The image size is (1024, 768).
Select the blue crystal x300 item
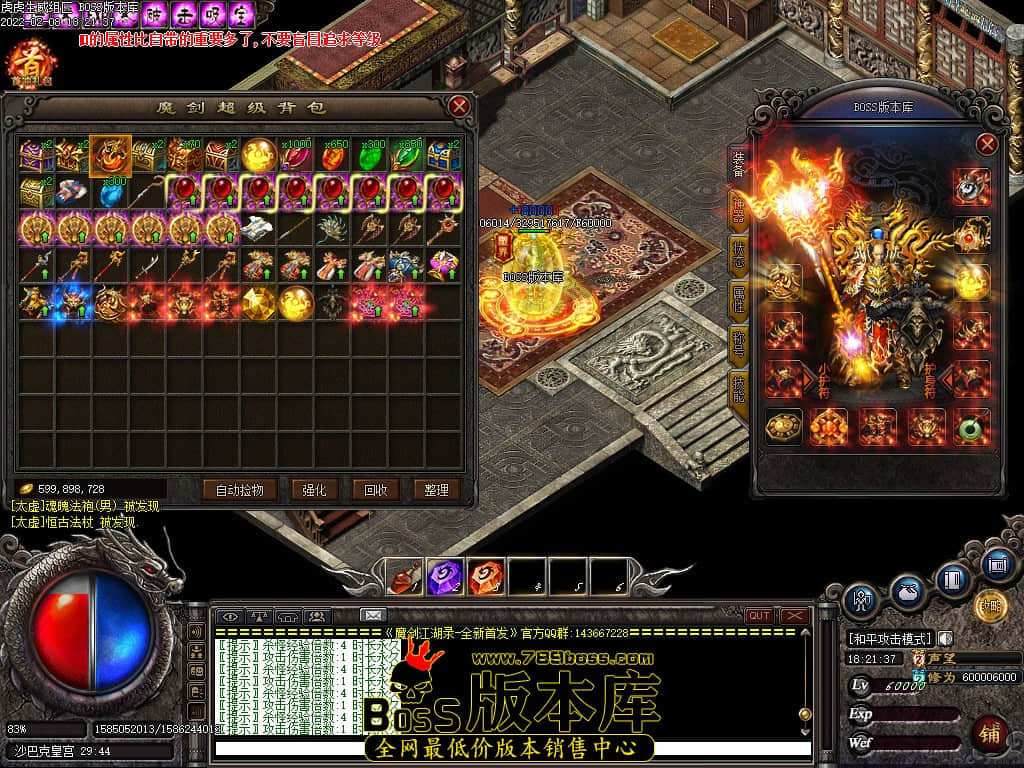pyautogui.click(x=110, y=193)
